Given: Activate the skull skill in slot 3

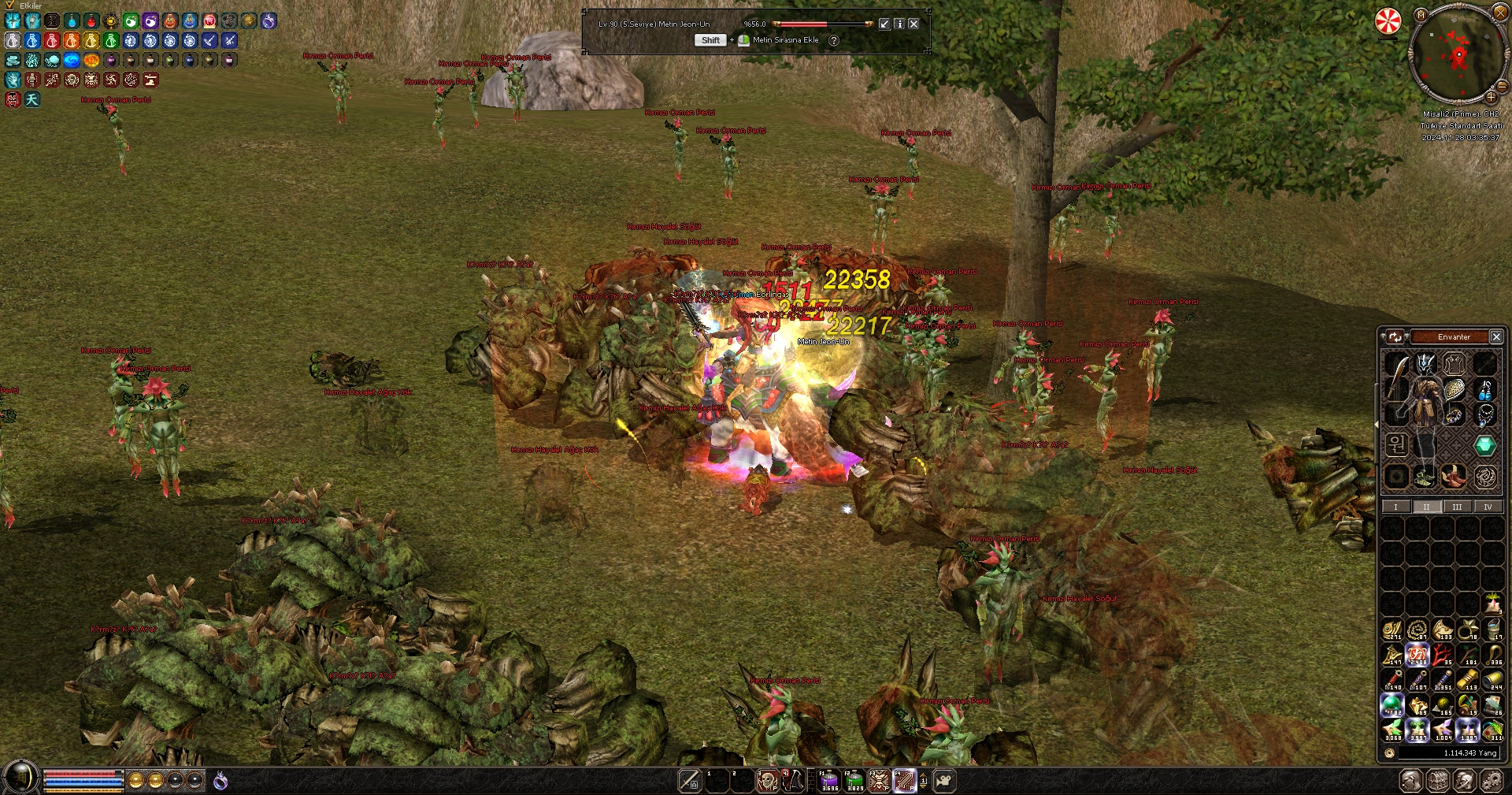Looking at the screenshot, I should point(766,780).
